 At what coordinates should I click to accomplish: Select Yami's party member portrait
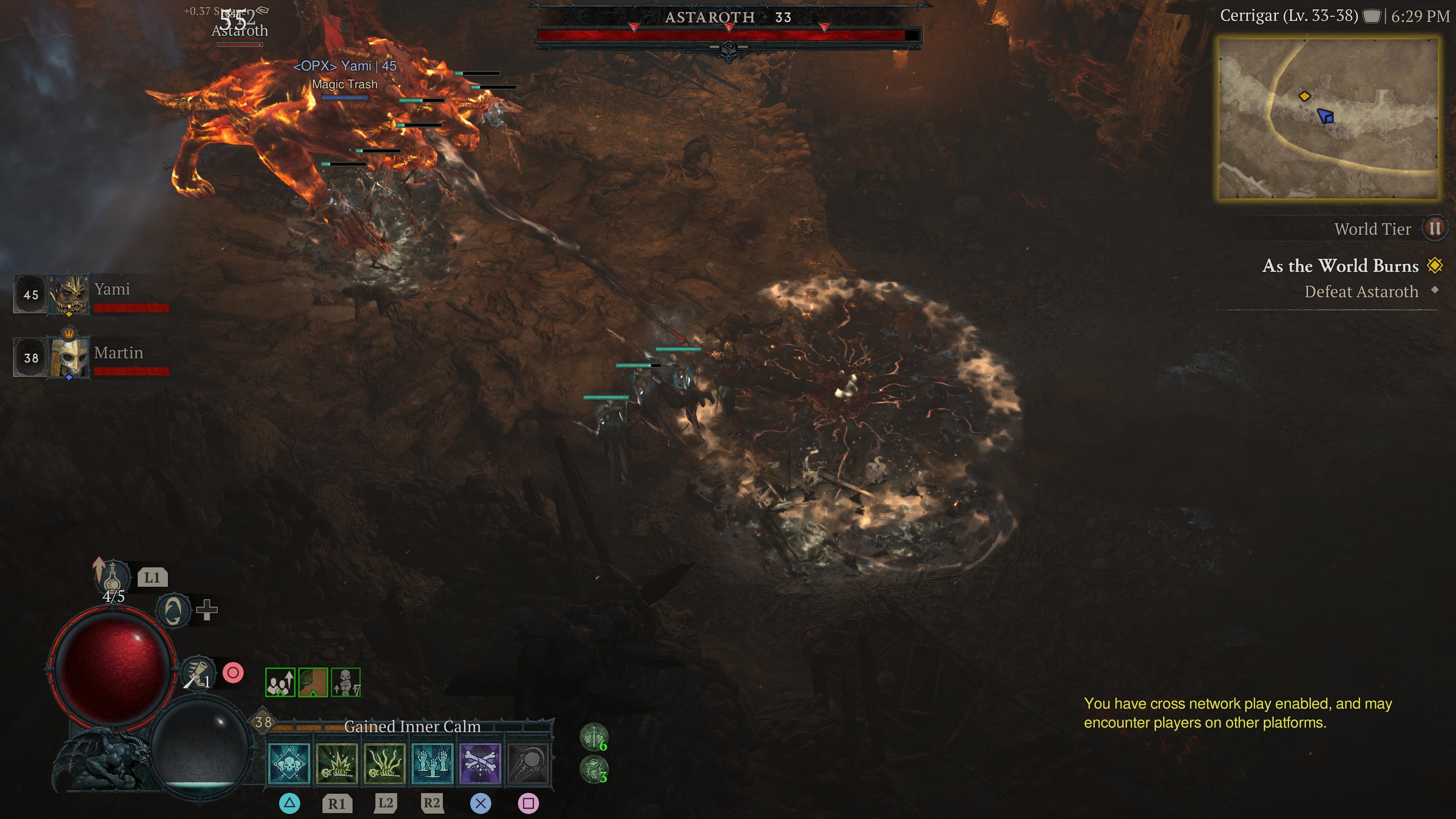coord(68,295)
